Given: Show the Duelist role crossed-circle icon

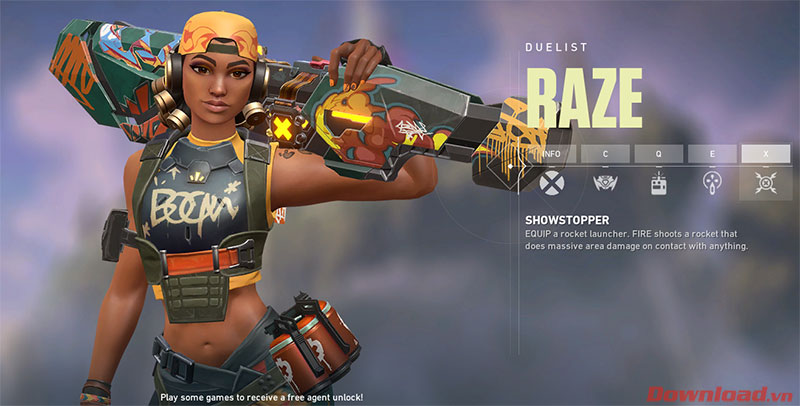Looking at the screenshot, I should coord(551,183).
